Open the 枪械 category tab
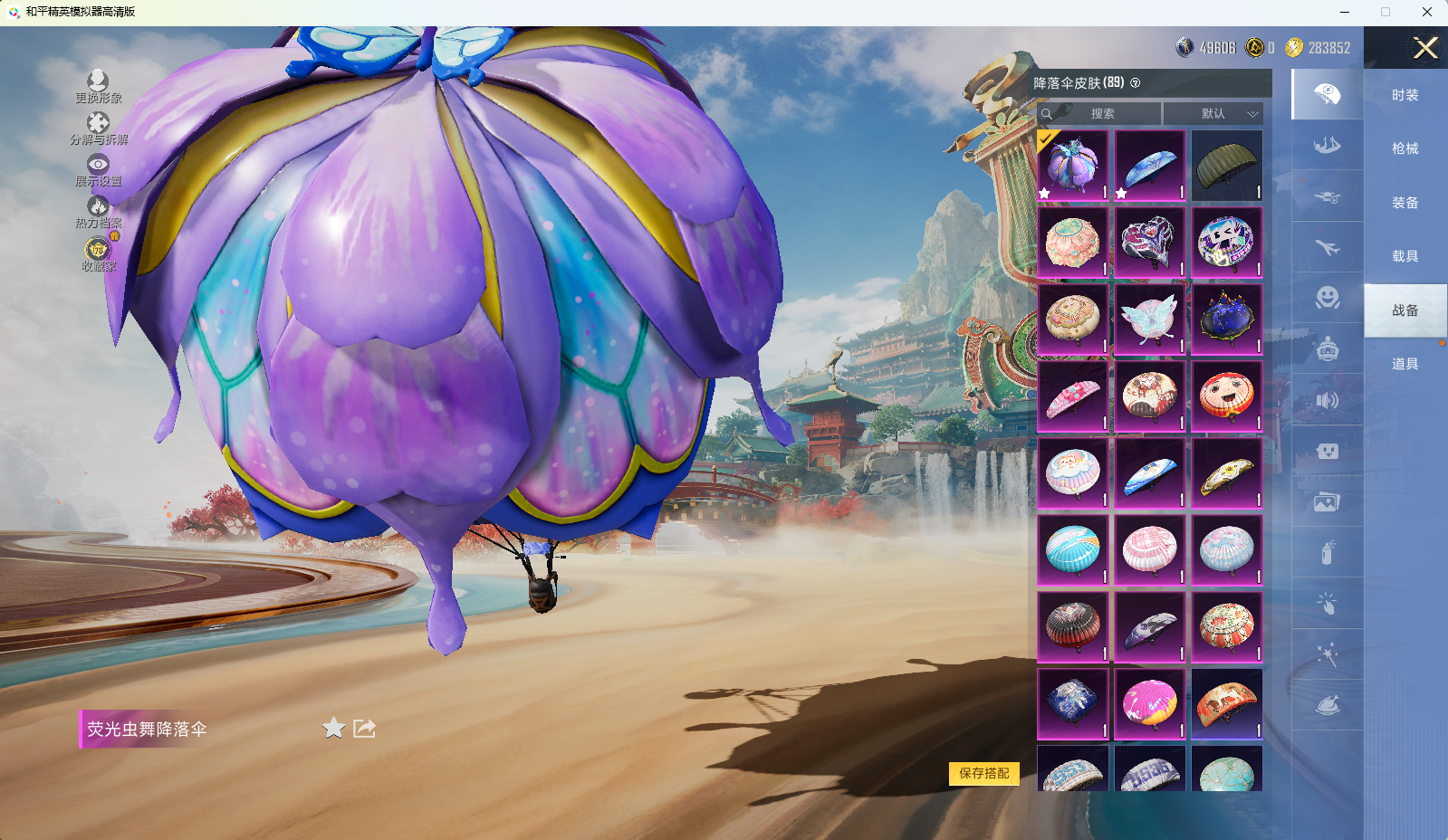The image size is (1448, 840). coord(1405,148)
